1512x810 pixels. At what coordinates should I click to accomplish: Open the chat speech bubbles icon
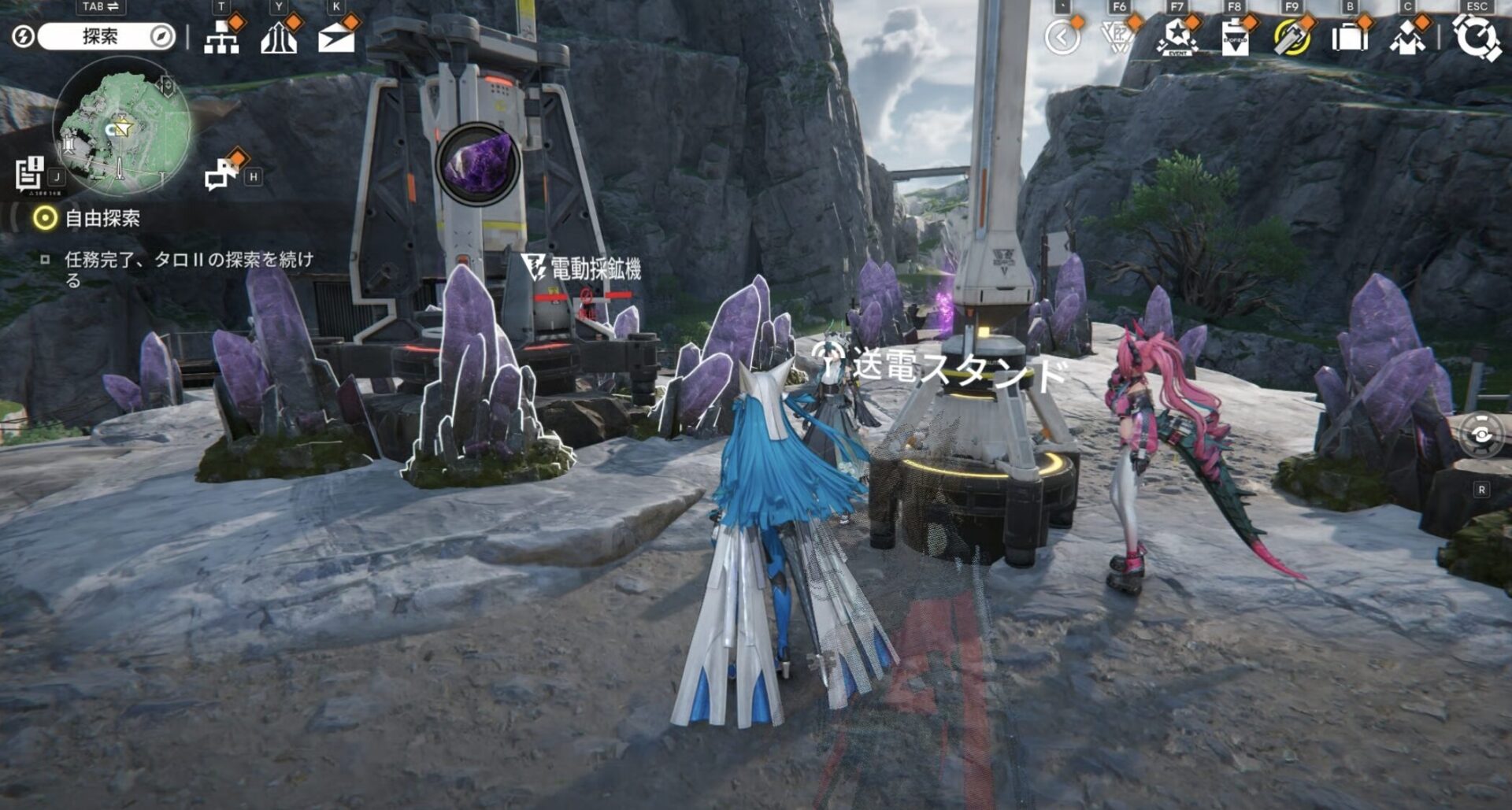coord(221,173)
